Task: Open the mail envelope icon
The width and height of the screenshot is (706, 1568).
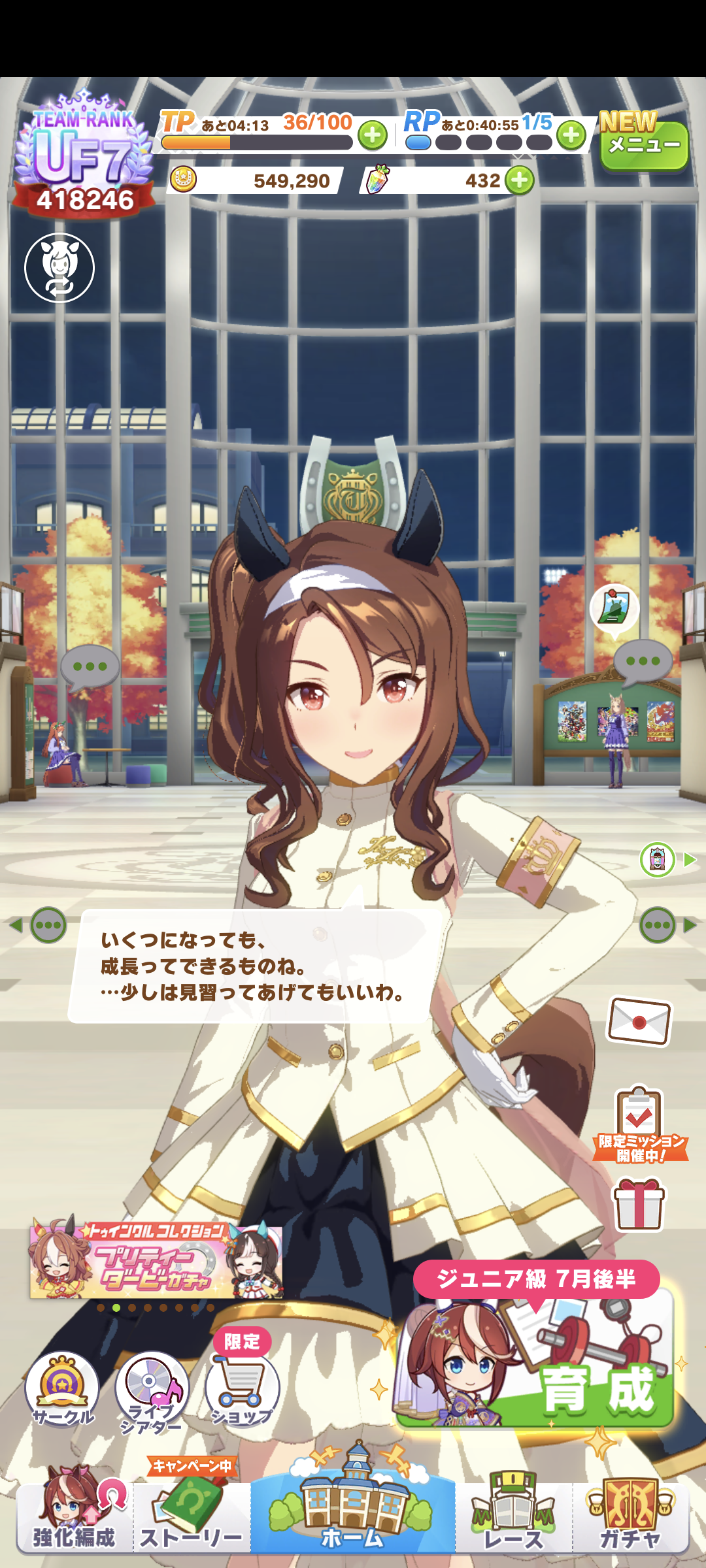Action: pos(639,1021)
